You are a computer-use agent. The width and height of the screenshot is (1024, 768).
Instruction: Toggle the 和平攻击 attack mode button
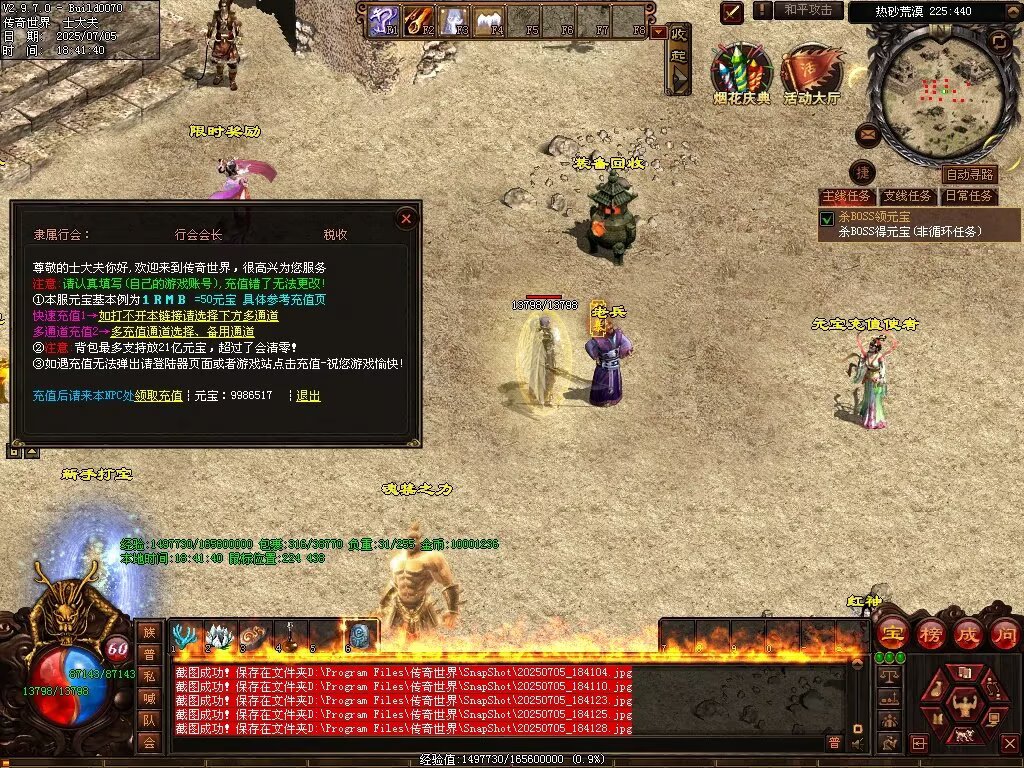[x=808, y=10]
